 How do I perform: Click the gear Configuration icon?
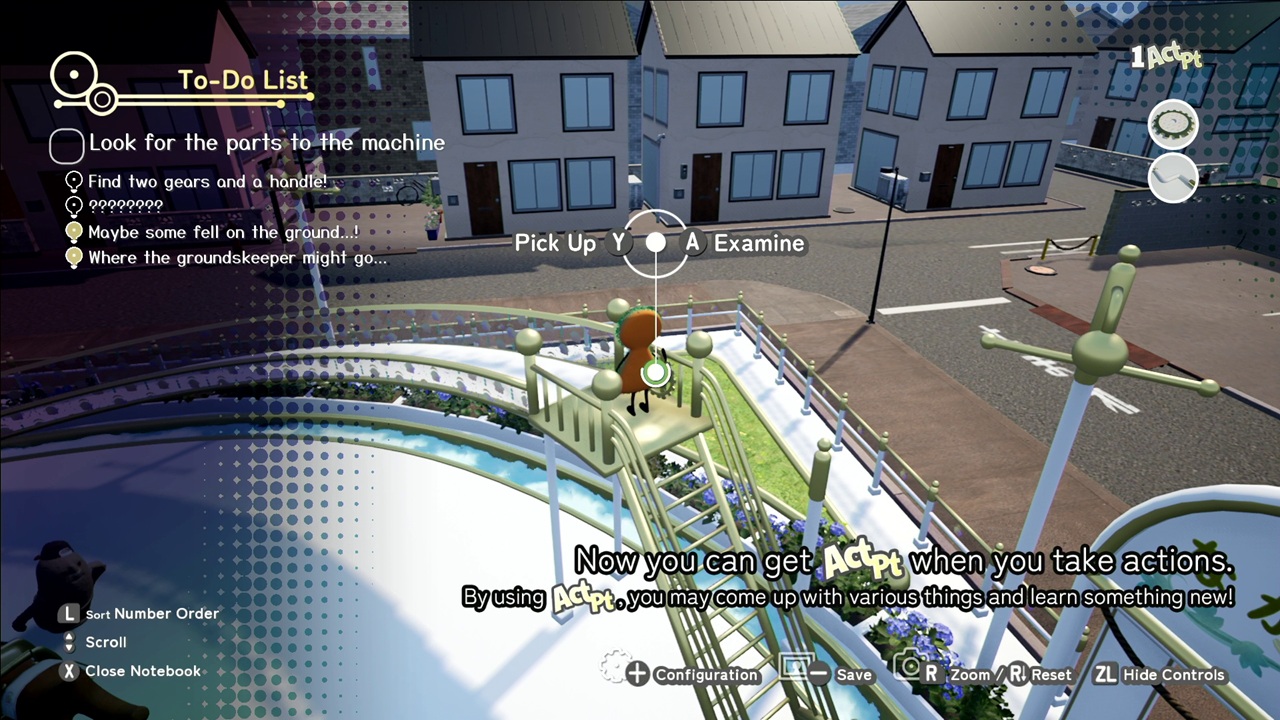point(625,674)
